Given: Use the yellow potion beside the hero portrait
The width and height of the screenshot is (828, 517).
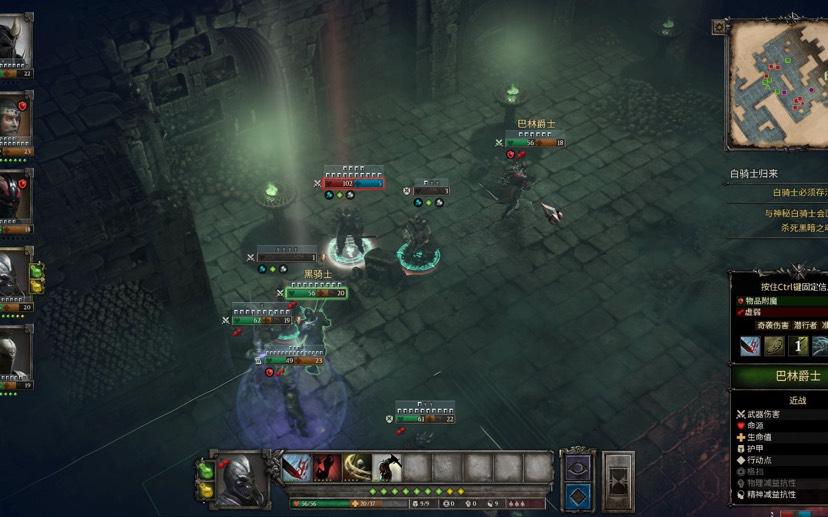Looking at the screenshot, I should click(x=206, y=490).
